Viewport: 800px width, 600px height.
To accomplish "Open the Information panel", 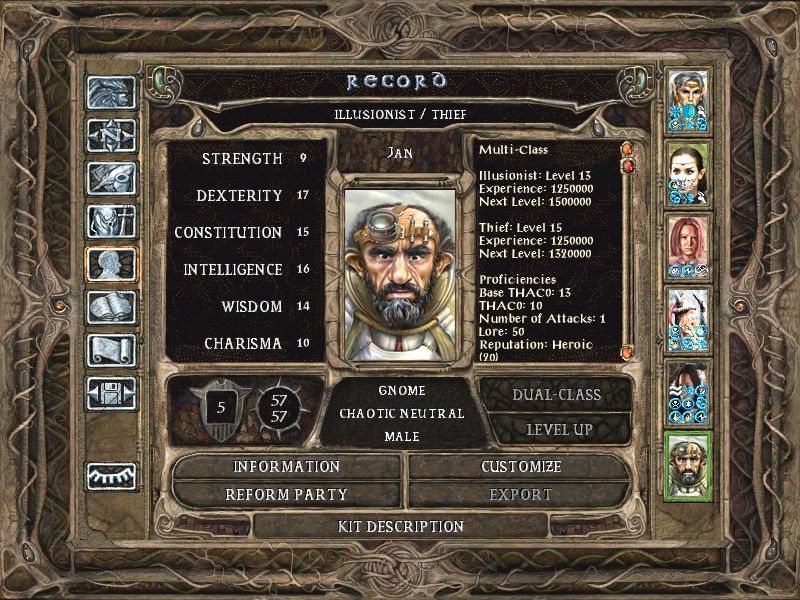I will click(287, 467).
